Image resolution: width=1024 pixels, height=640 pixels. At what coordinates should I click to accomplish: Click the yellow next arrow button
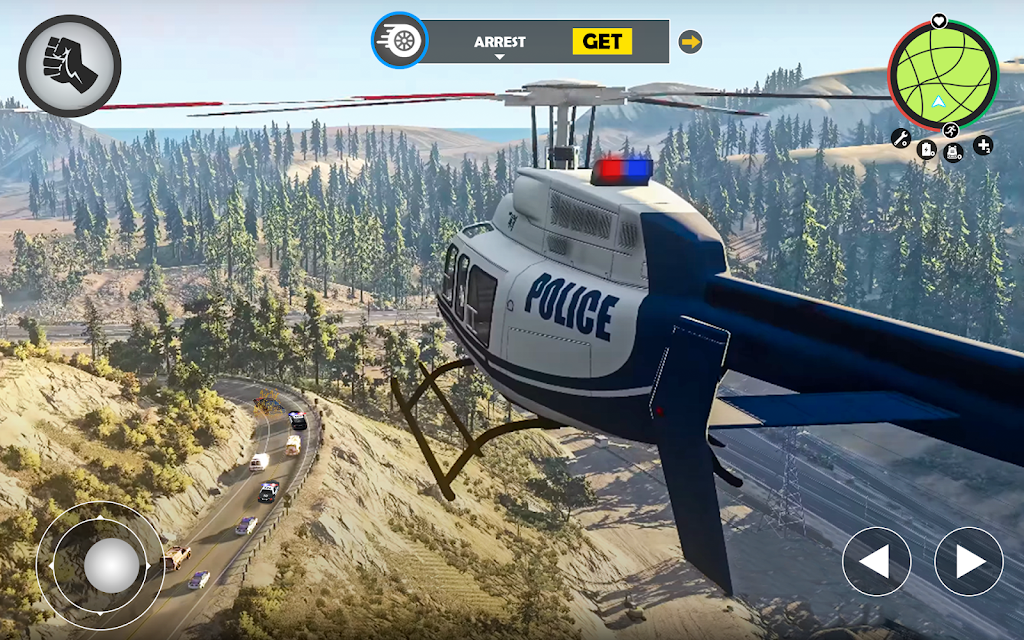click(x=690, y=42)
